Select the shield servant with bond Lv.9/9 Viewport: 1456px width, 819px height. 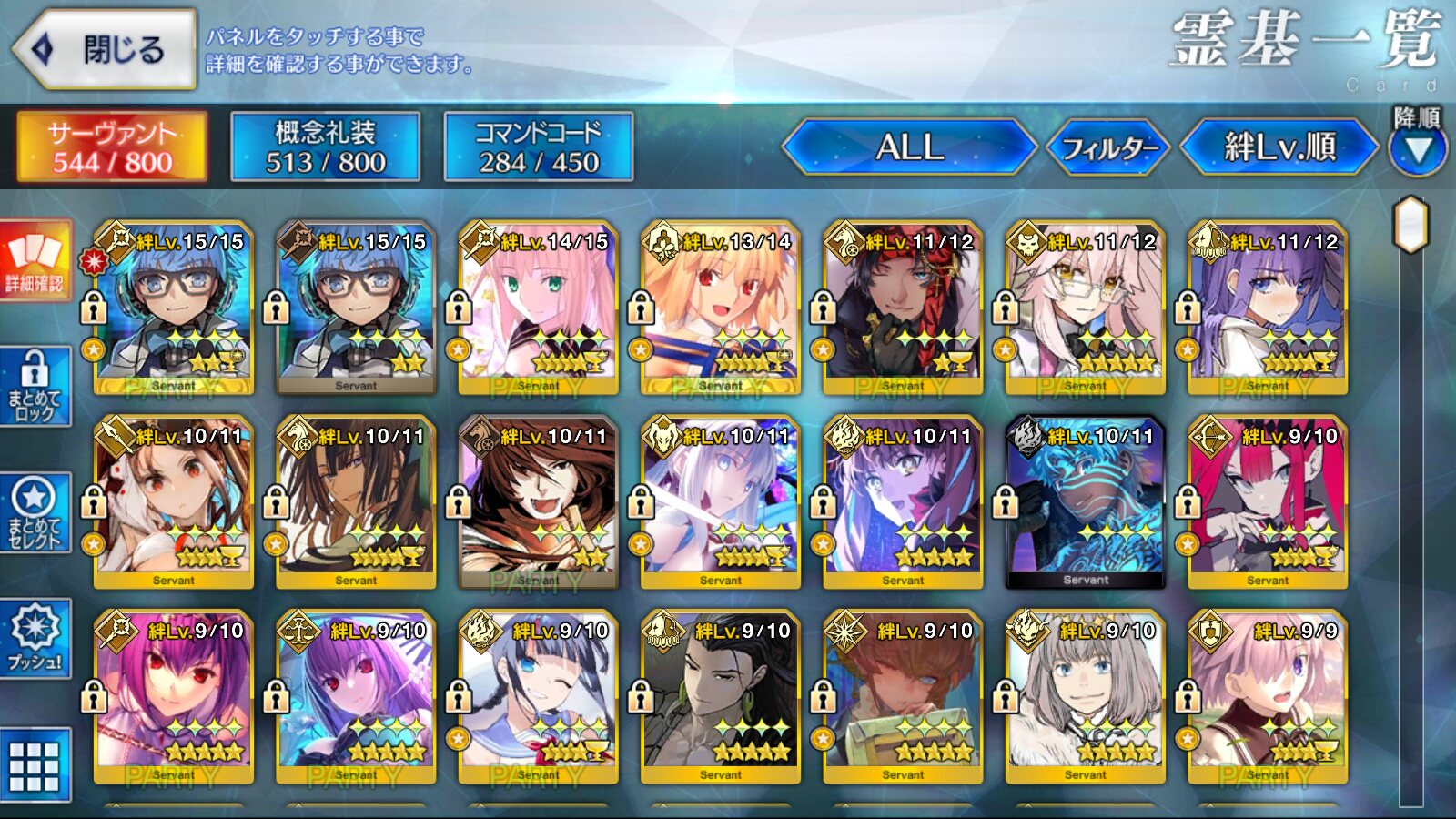coord(1268,698)
